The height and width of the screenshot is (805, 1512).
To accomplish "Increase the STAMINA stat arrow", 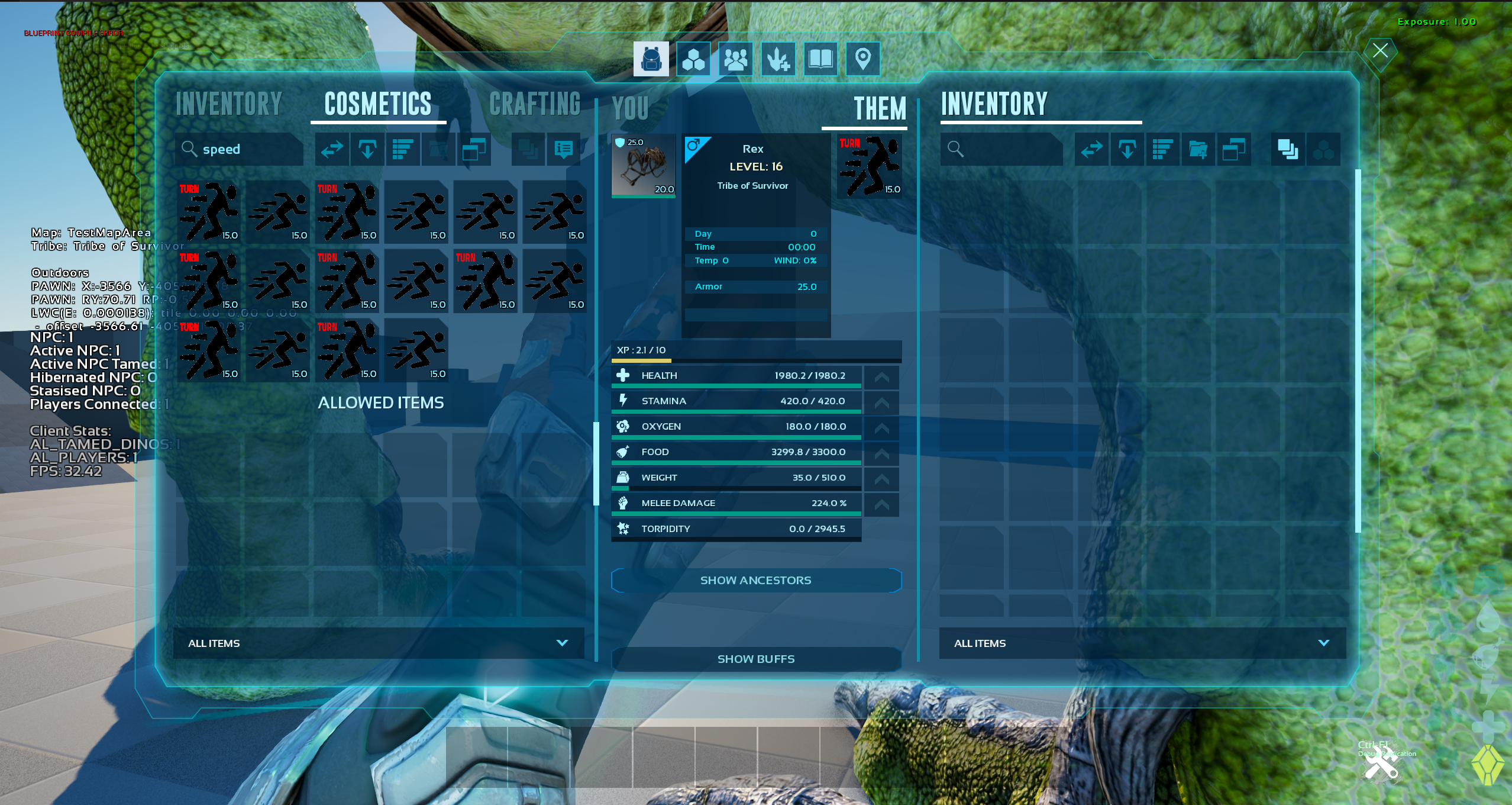I will coord(881,402).
